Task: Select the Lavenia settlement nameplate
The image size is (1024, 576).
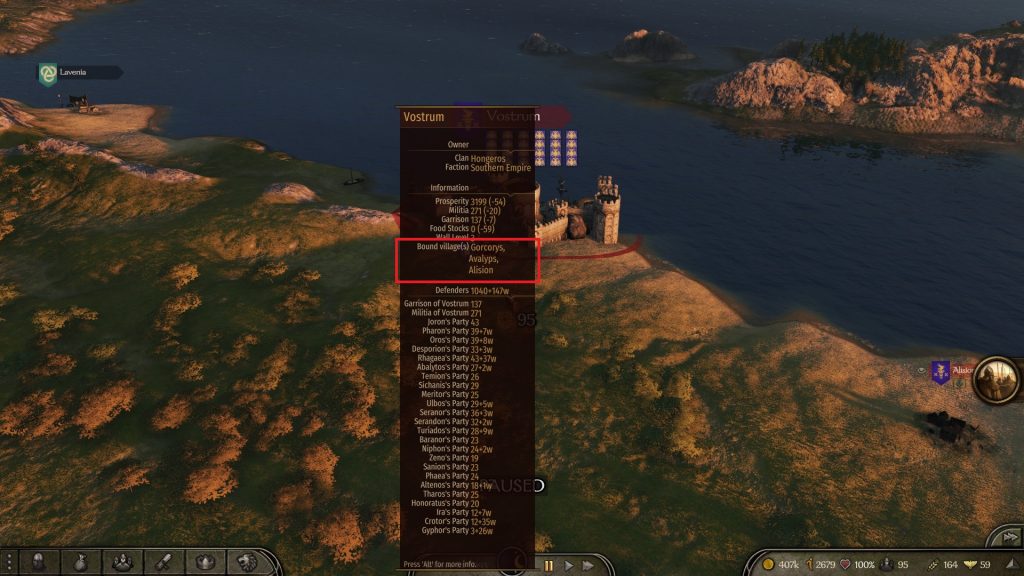Action: coord(79,72)
